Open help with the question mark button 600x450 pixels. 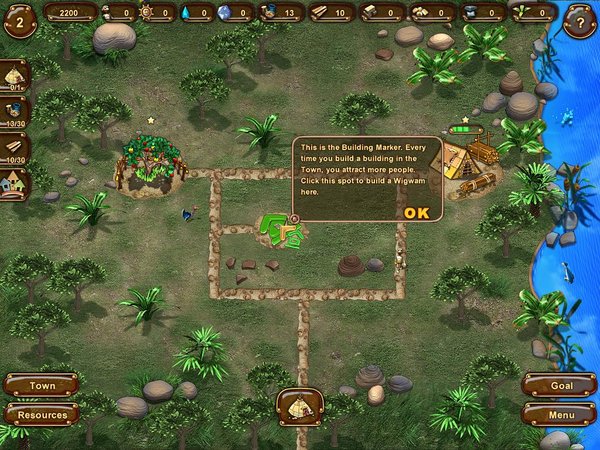pos(578,19)
